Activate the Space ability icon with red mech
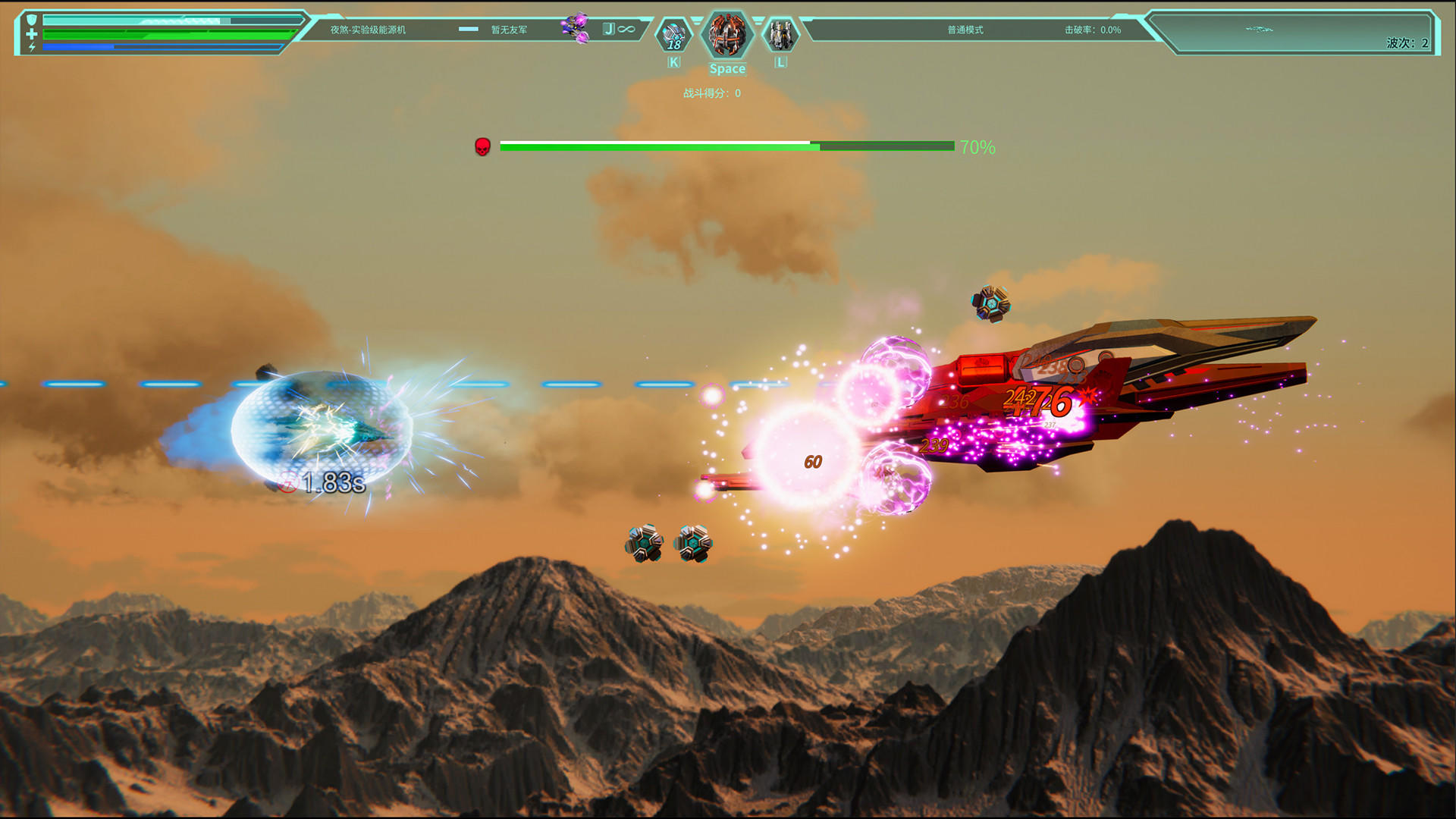Viewport: 1456px width, 819px height. pos(727,36)
